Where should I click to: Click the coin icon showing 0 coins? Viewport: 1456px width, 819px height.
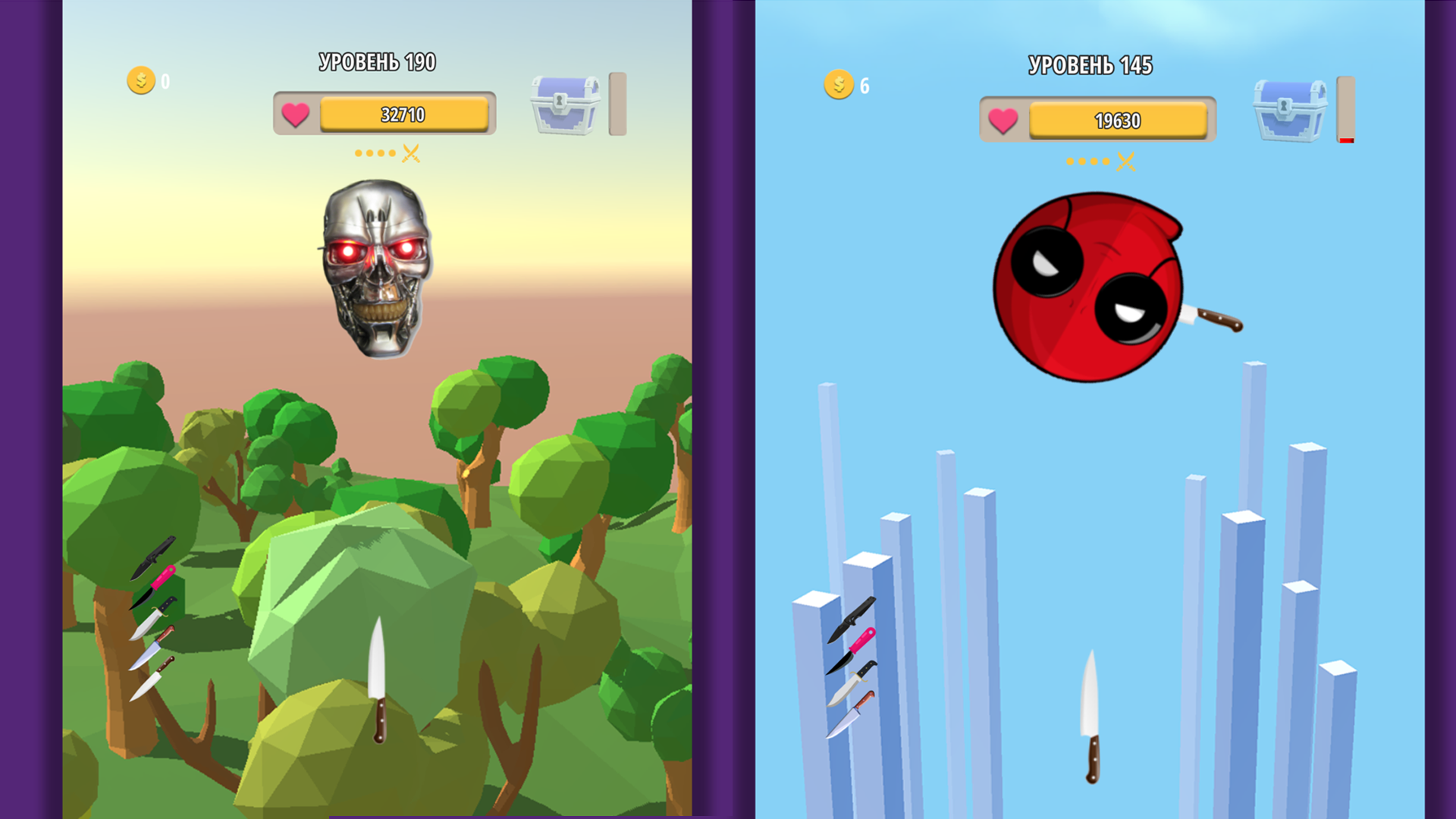click(140, 80)
